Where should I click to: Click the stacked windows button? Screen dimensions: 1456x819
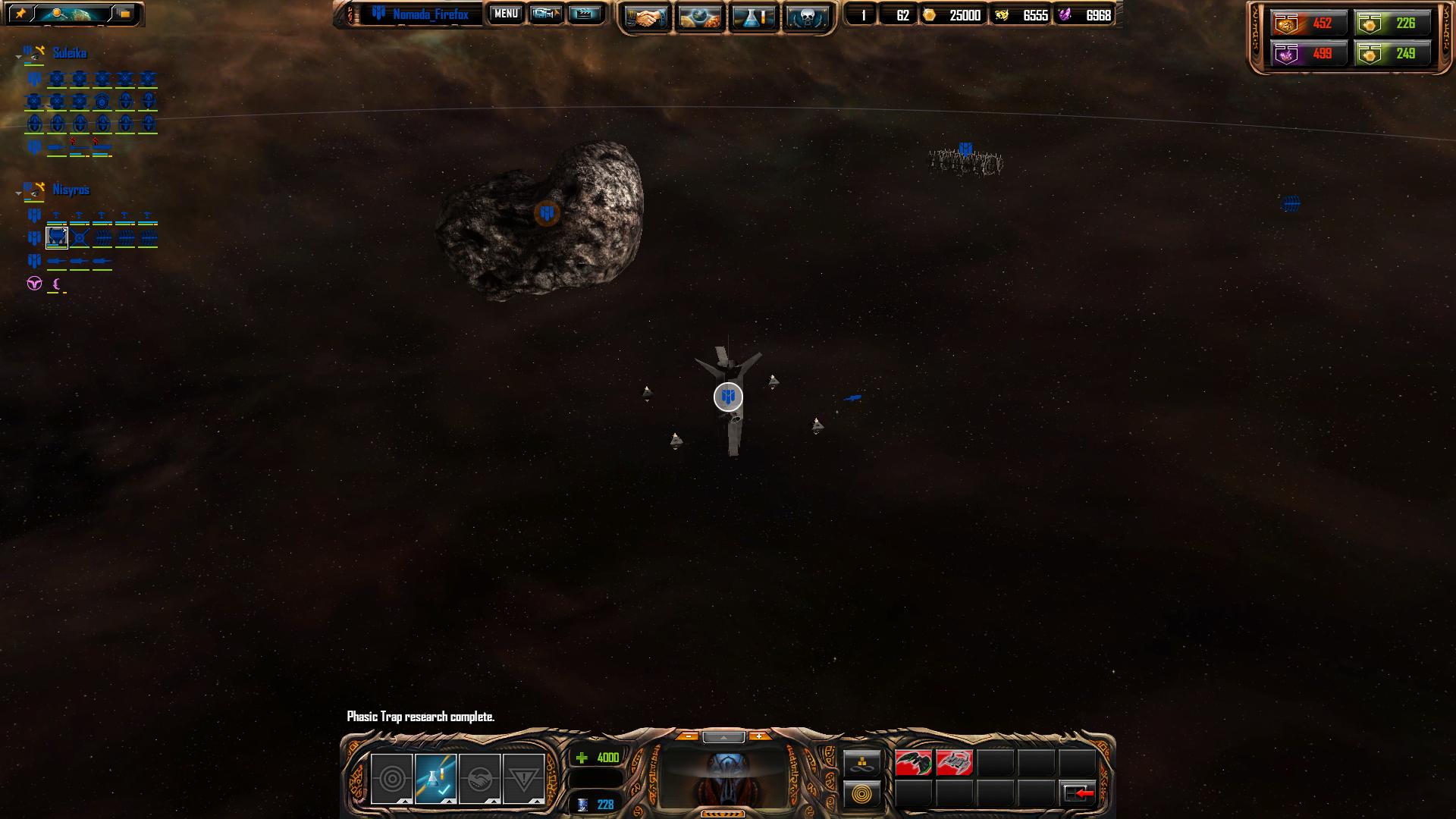[x=124, y=14]
